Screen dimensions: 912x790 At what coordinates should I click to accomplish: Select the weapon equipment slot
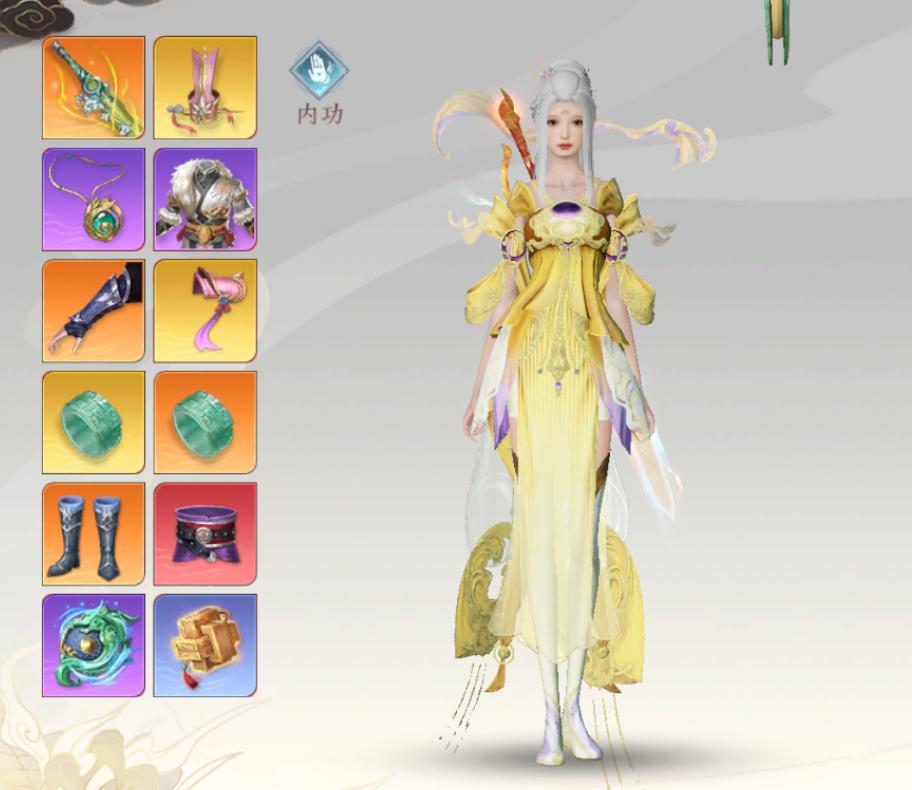(x=94, y=88)
